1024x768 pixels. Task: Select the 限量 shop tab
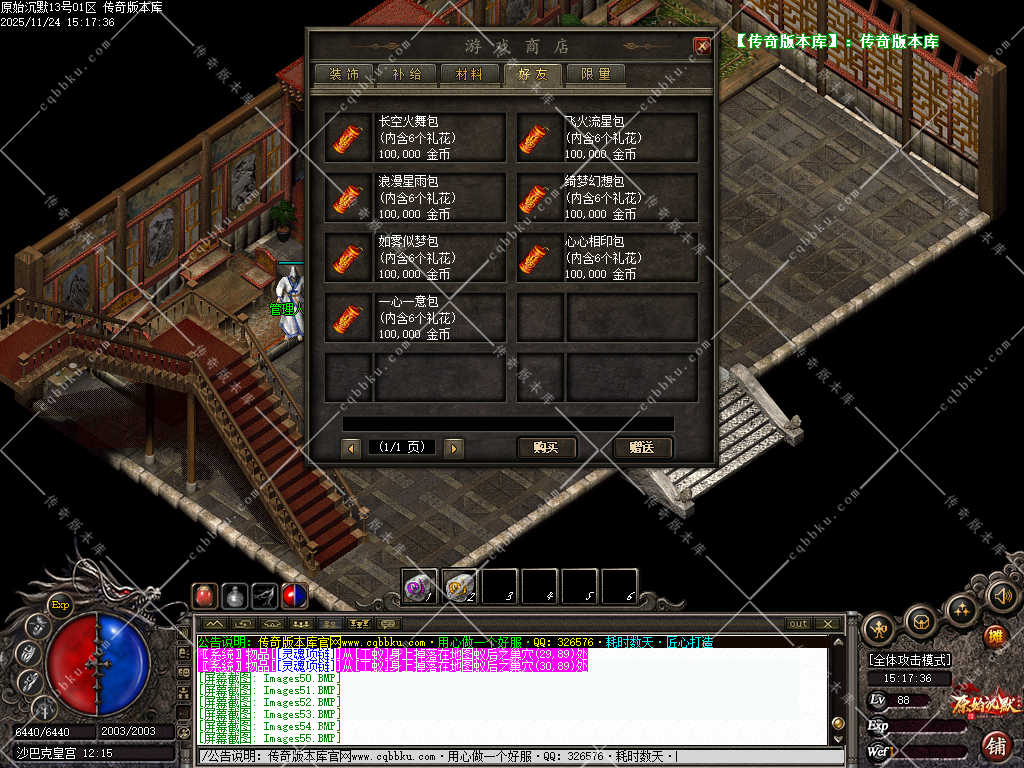[595, 74]
